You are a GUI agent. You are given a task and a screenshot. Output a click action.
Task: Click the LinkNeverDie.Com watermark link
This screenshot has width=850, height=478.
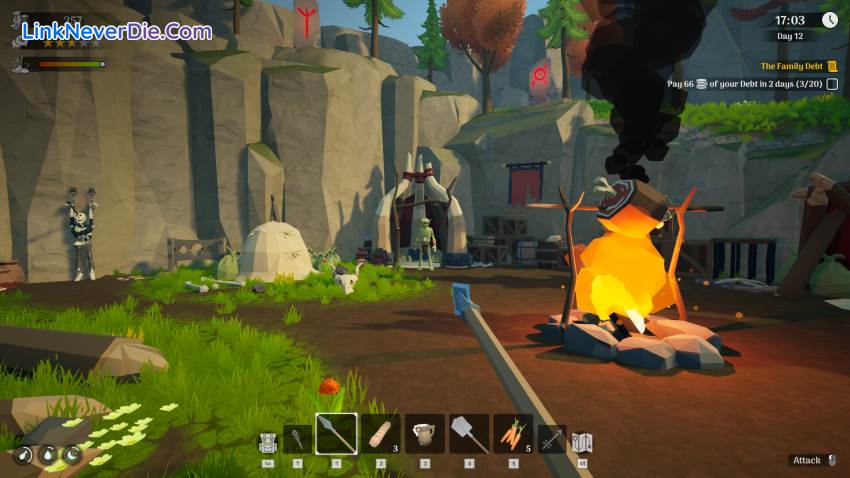[117, 31]
